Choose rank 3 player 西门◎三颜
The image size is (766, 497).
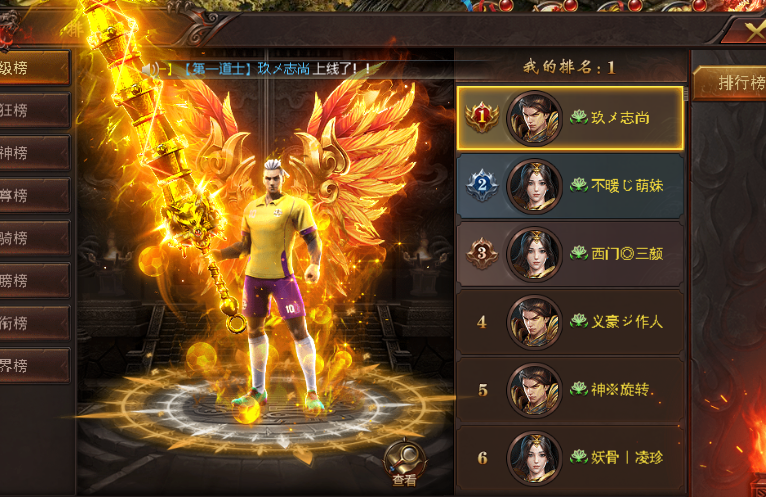tap(570, 253)
